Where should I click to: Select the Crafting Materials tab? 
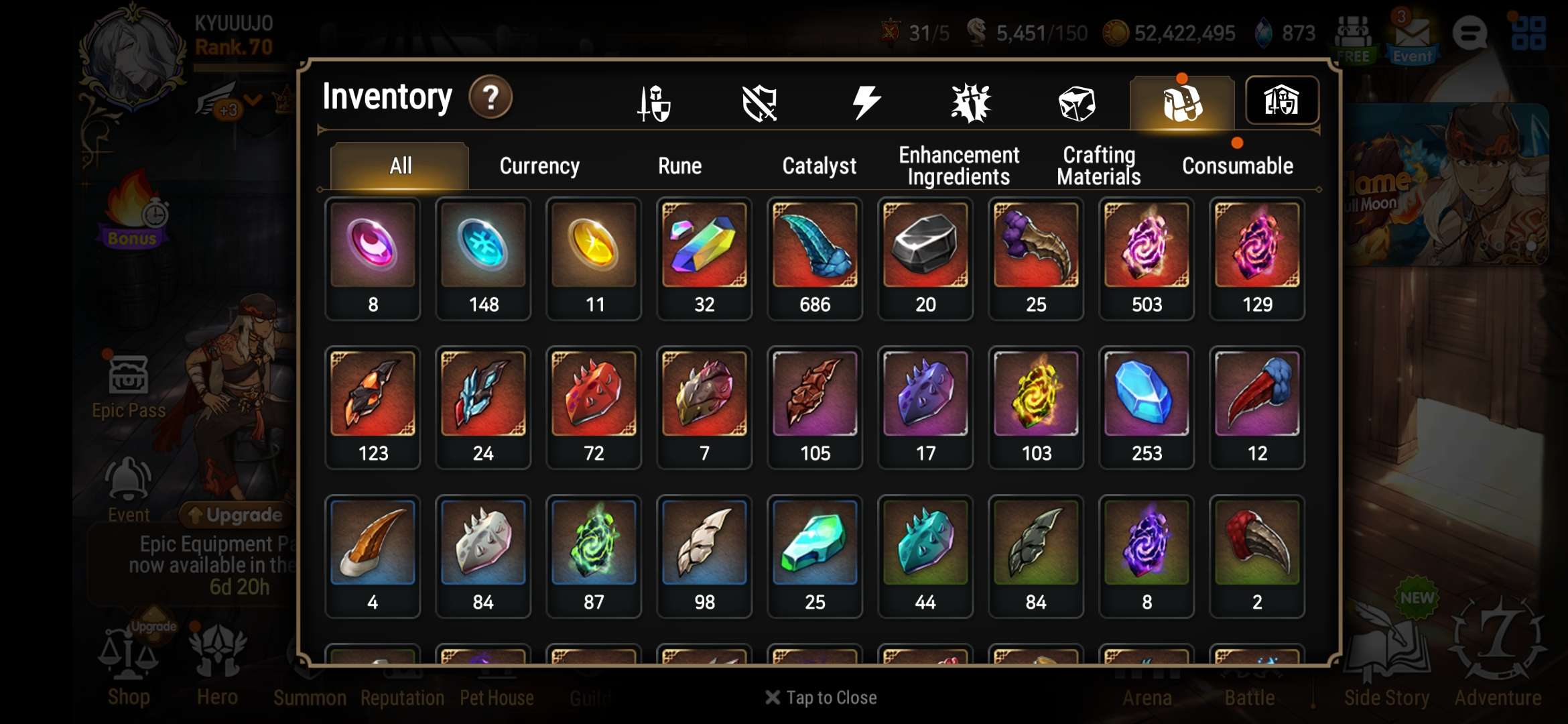pyautogui.click(x=1098, y=166)
